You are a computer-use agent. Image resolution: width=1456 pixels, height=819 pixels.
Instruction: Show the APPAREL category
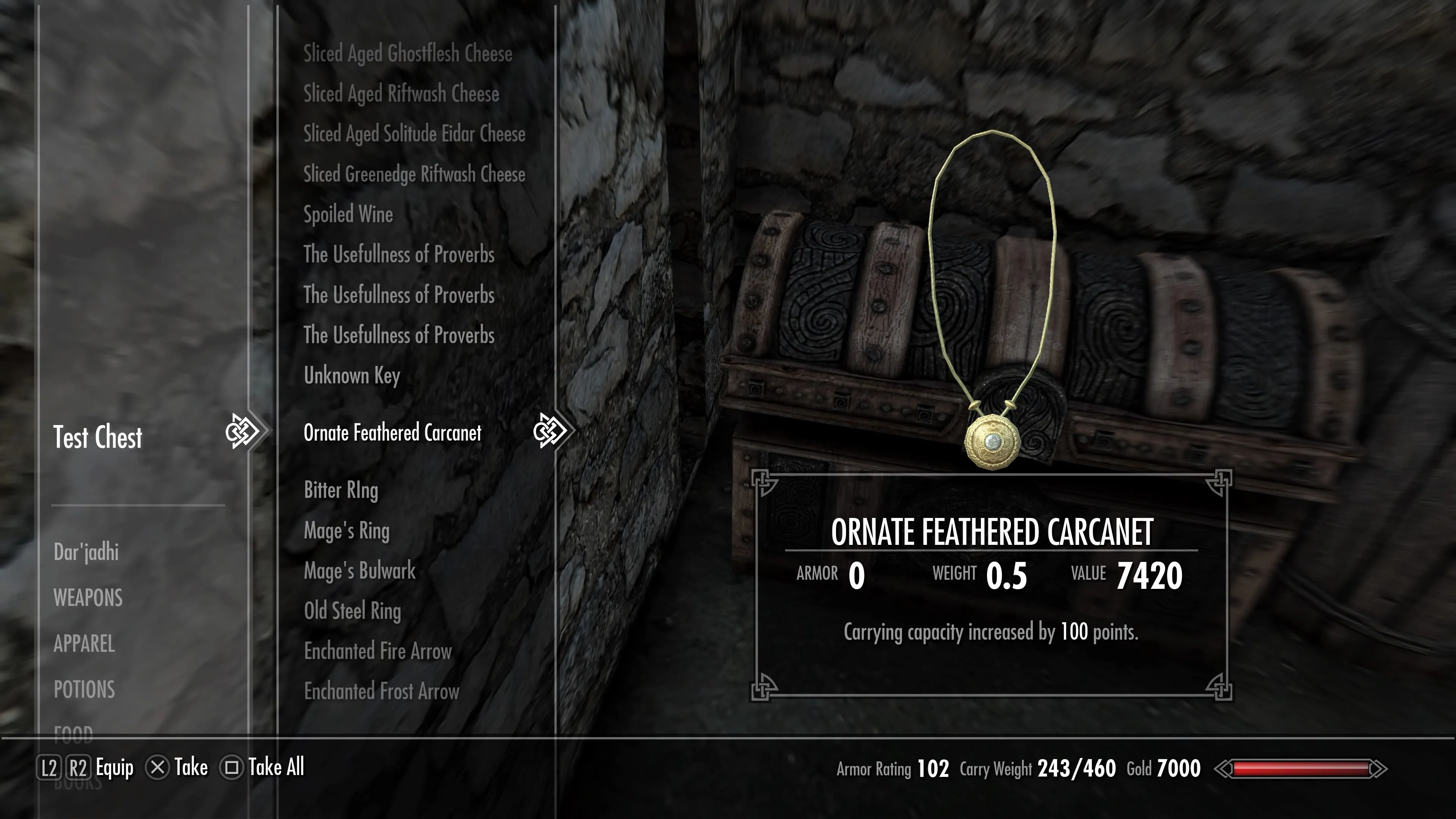(84, 644)
